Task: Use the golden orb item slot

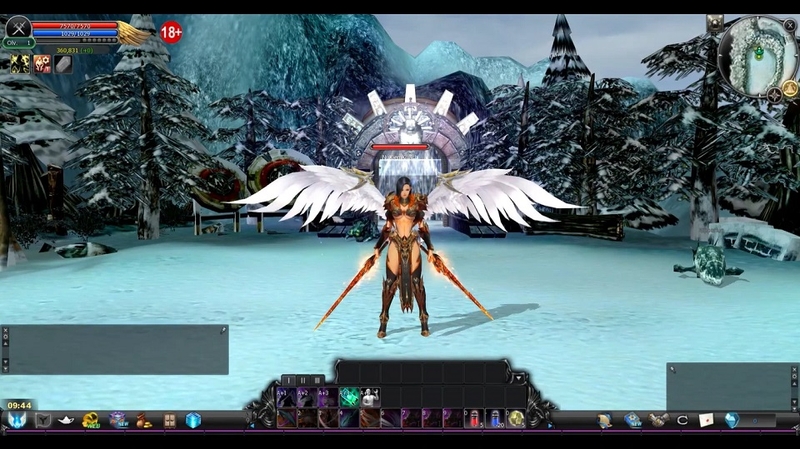Action: pyautogui.click(x=516, y=418)
